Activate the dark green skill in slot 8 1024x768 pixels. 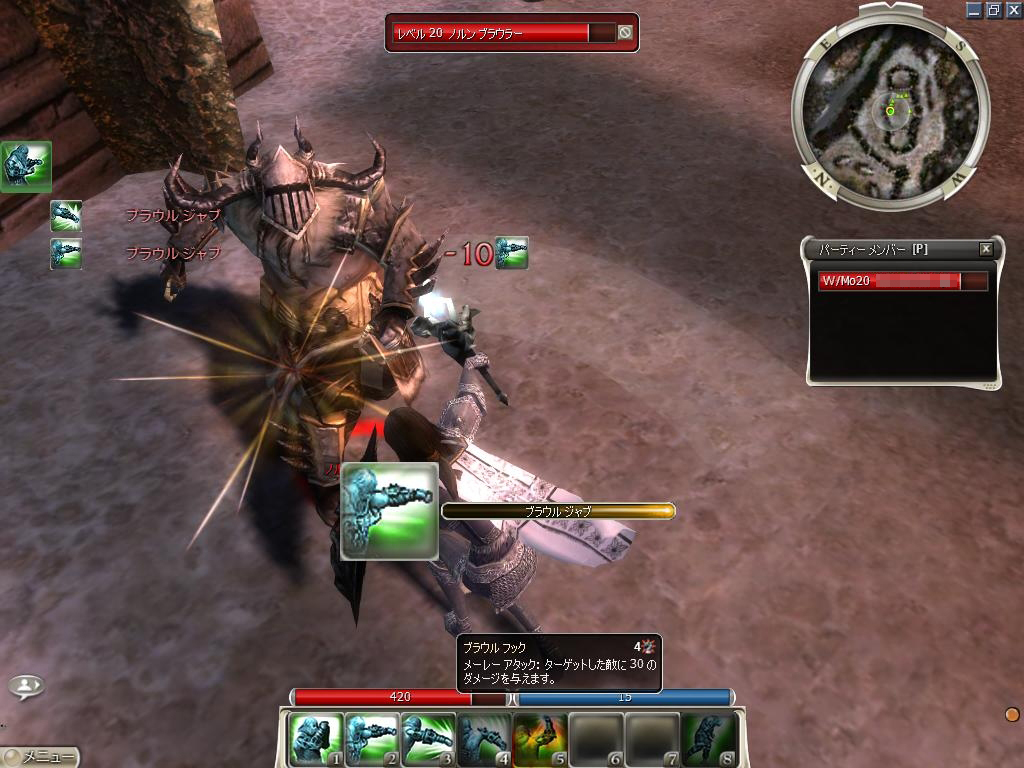pos(709,738)
